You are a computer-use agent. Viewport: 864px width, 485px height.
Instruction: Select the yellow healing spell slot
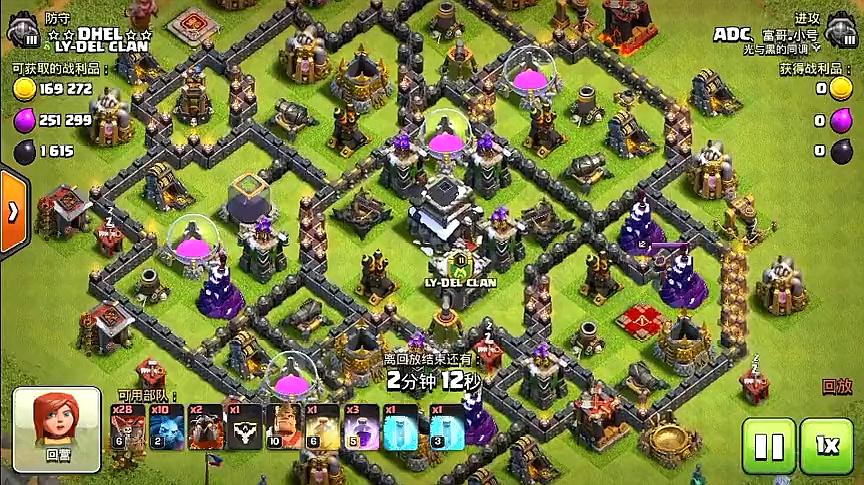(x=320, y=427)
